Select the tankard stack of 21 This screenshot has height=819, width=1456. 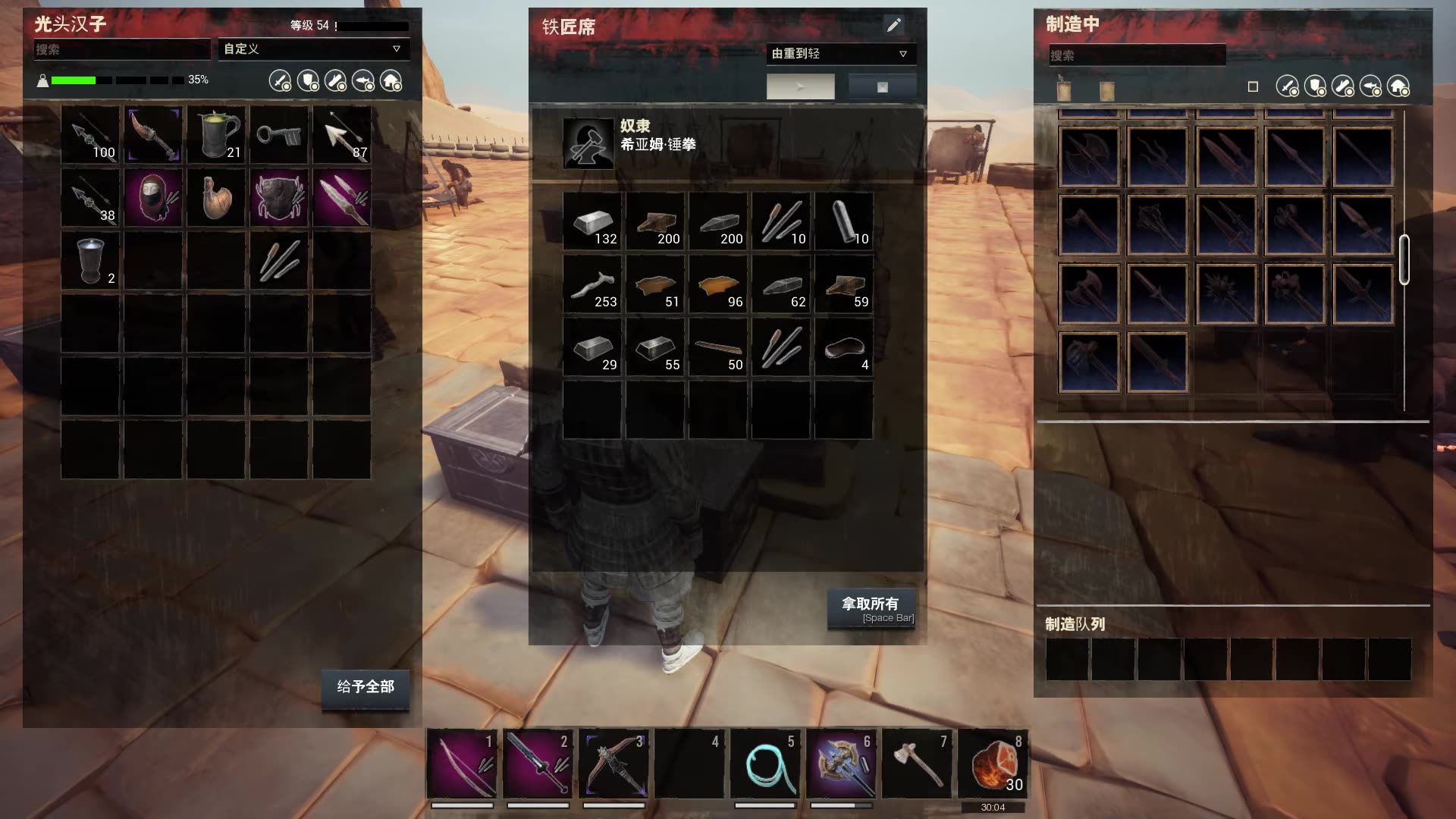point(216,136)
